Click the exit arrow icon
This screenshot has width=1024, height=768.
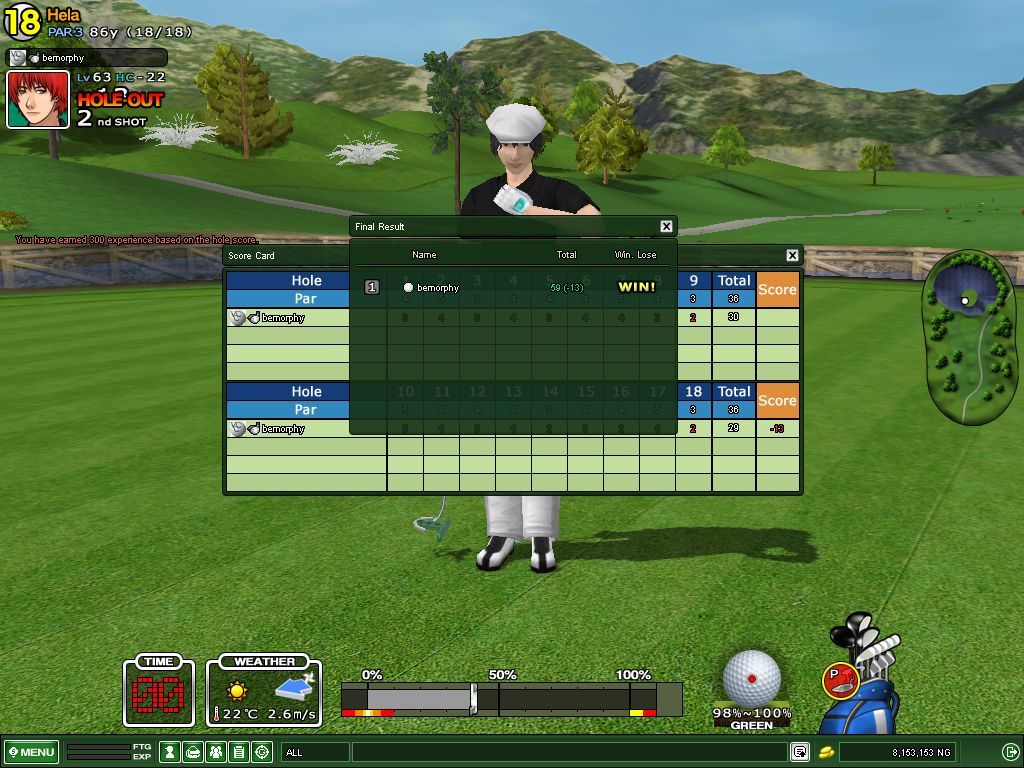click(x=1010, y=752)
